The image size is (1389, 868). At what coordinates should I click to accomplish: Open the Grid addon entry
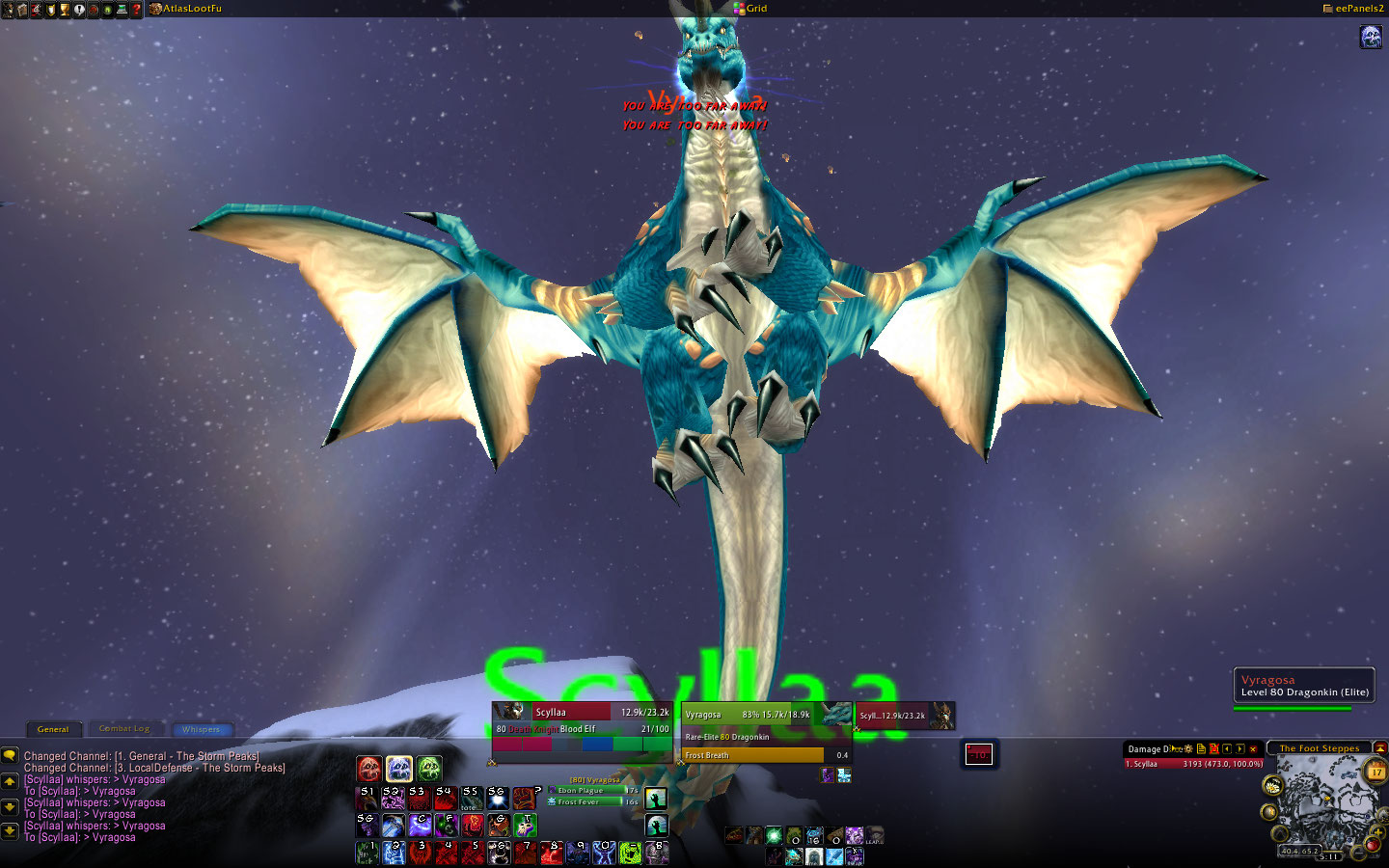pyautogui.click(x=755, y=9)
